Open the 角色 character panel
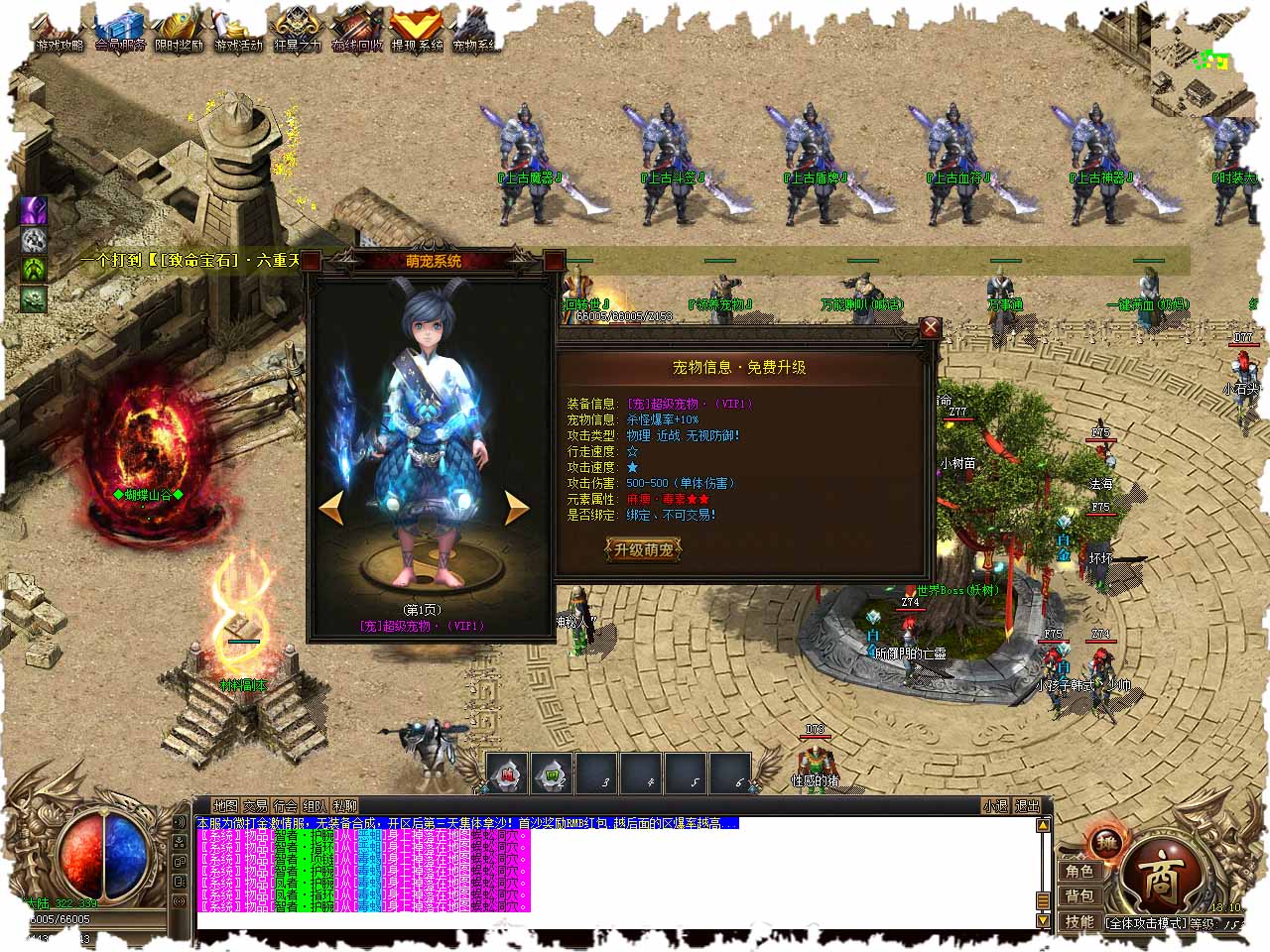Viewport: 1270px width, 952px height. coord(1079,872)
